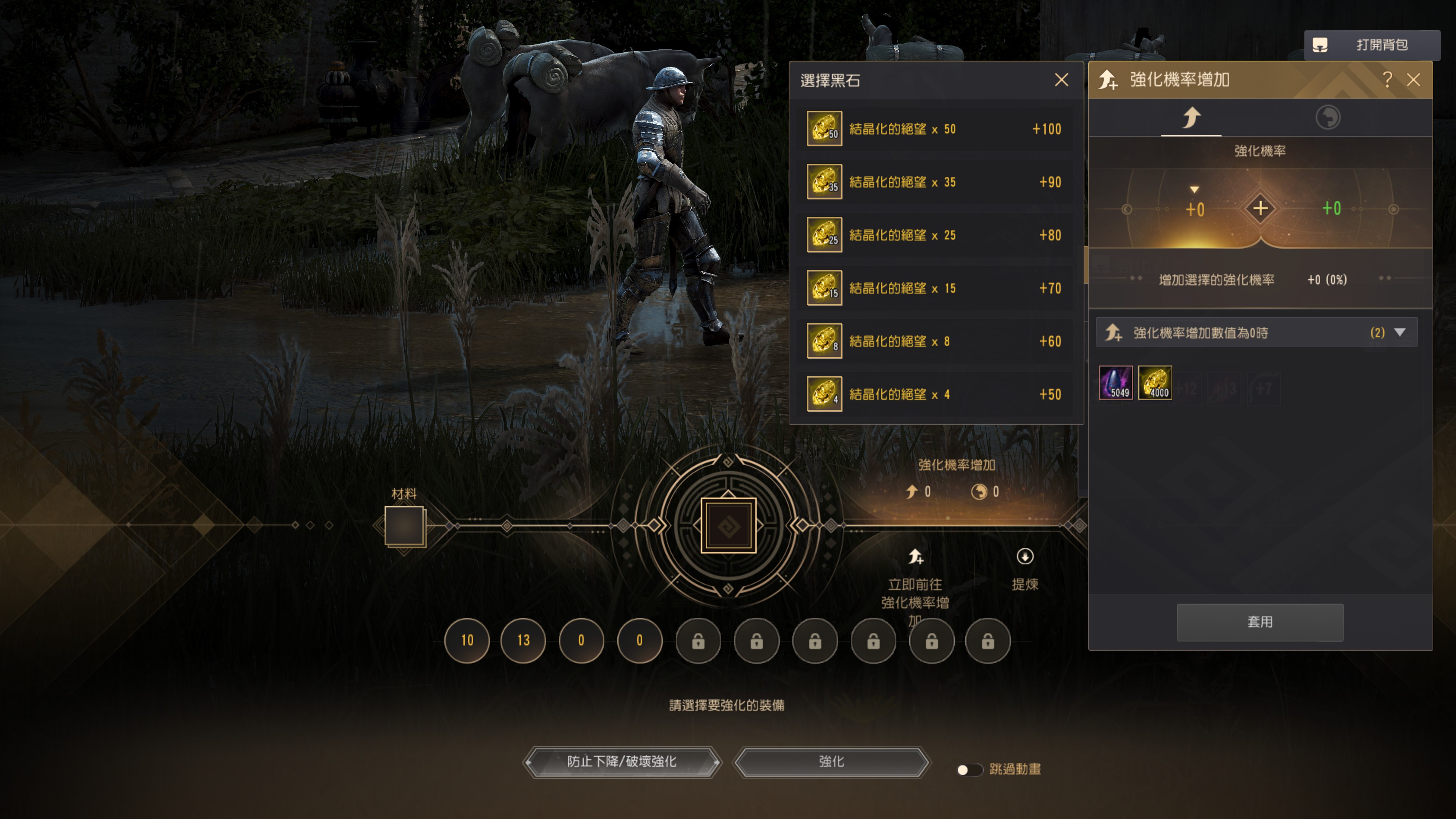Close the 強化機率增加 panel

[1413, 80]
